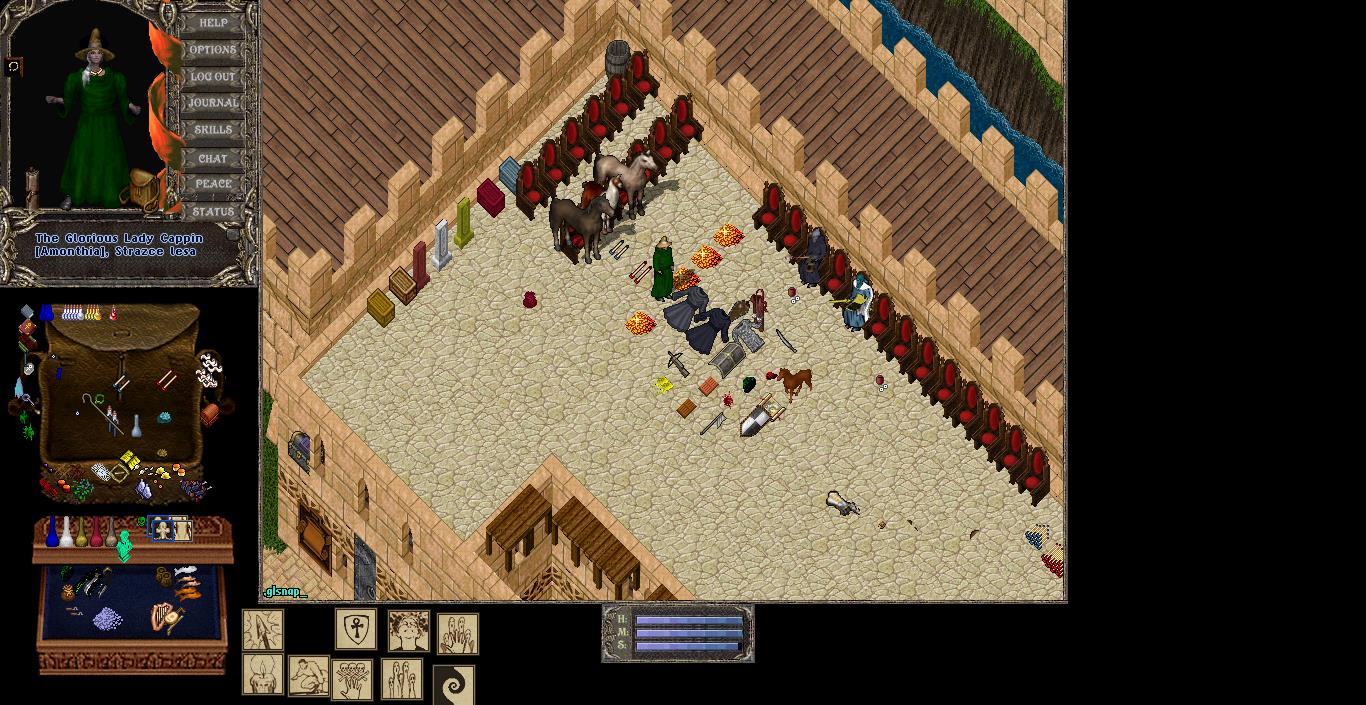Activate the crouching man ability icon
Viewport: 1366px width, 705px height.
pos(309,676)
